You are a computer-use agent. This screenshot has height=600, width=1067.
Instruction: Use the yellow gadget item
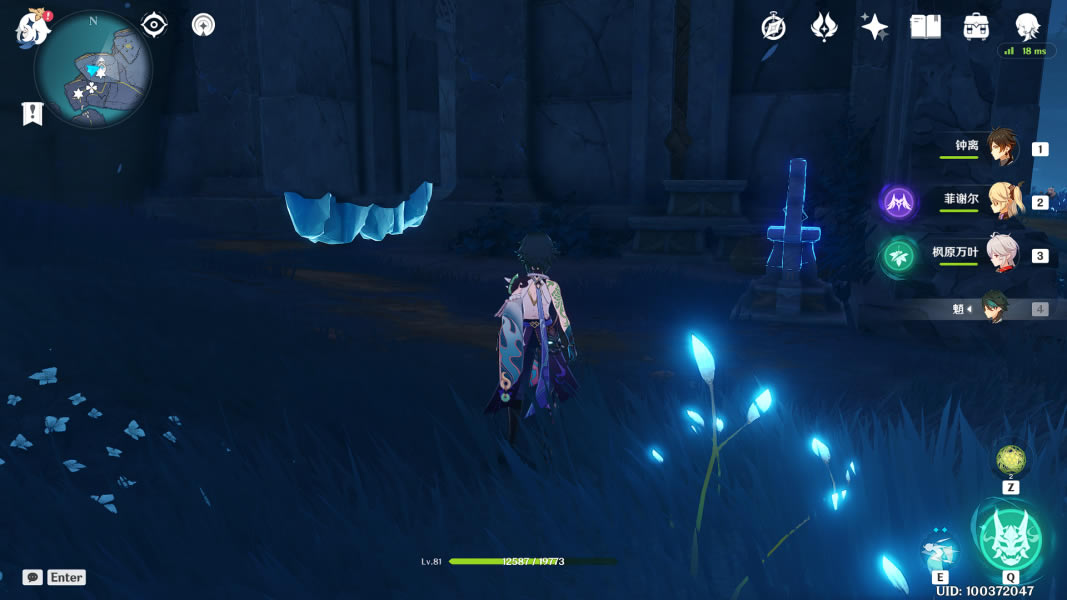(x=1010, y=460)
